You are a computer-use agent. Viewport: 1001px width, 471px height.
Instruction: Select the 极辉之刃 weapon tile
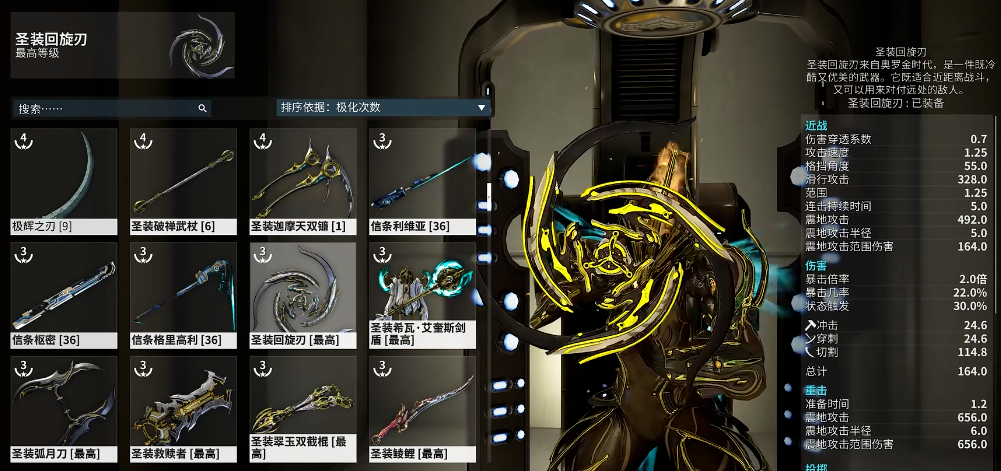63,180
